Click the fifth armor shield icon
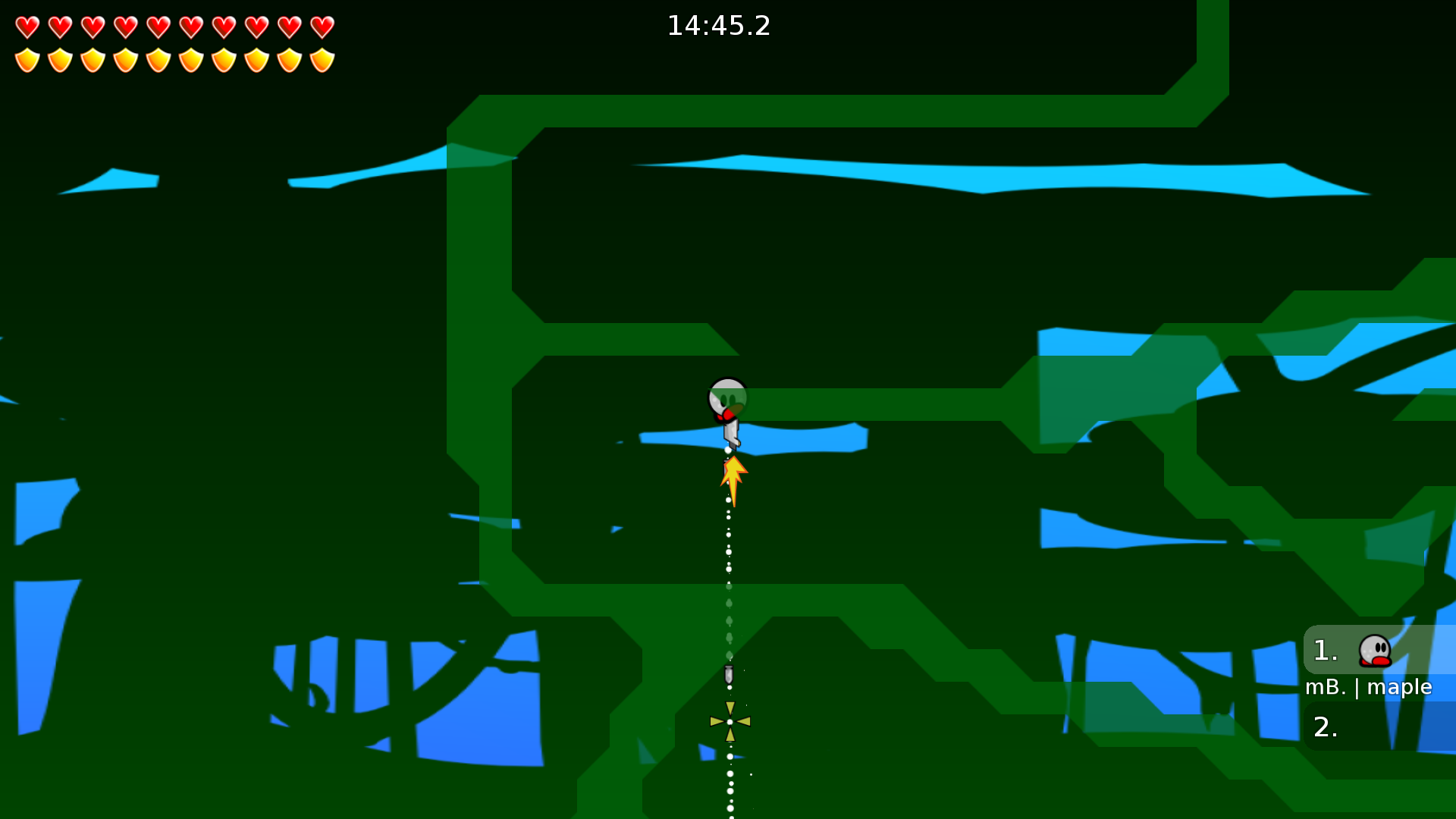This screenshot has width=1456, height=819. [x=158, y=59]
